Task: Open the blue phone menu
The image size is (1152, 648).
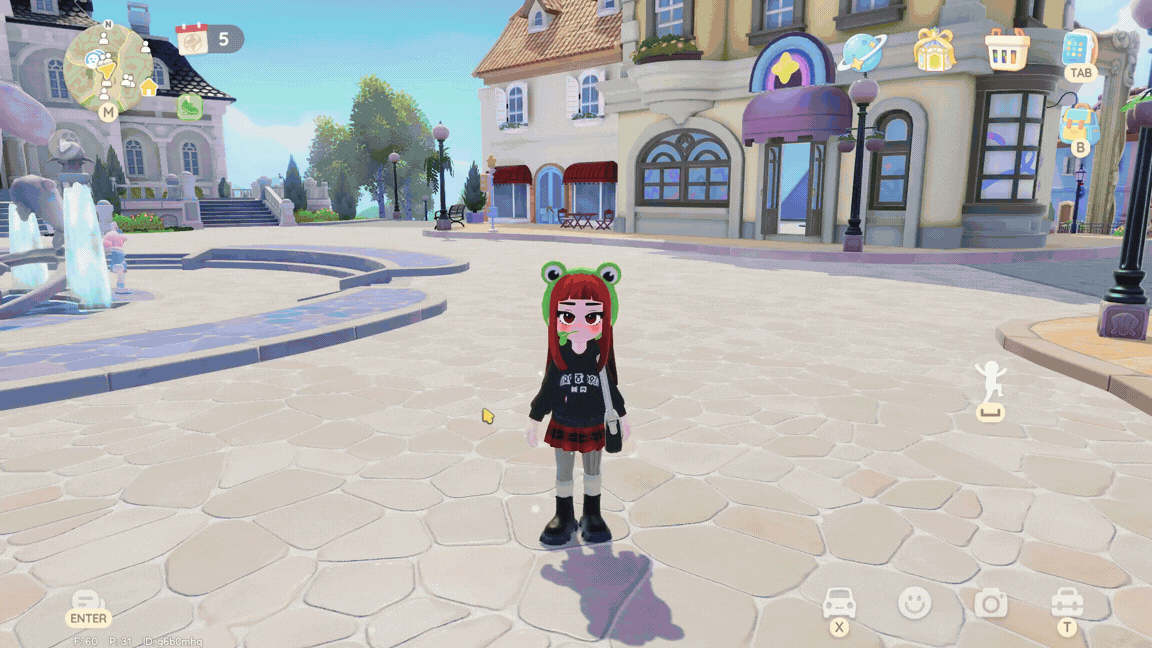Action: 1079,48
